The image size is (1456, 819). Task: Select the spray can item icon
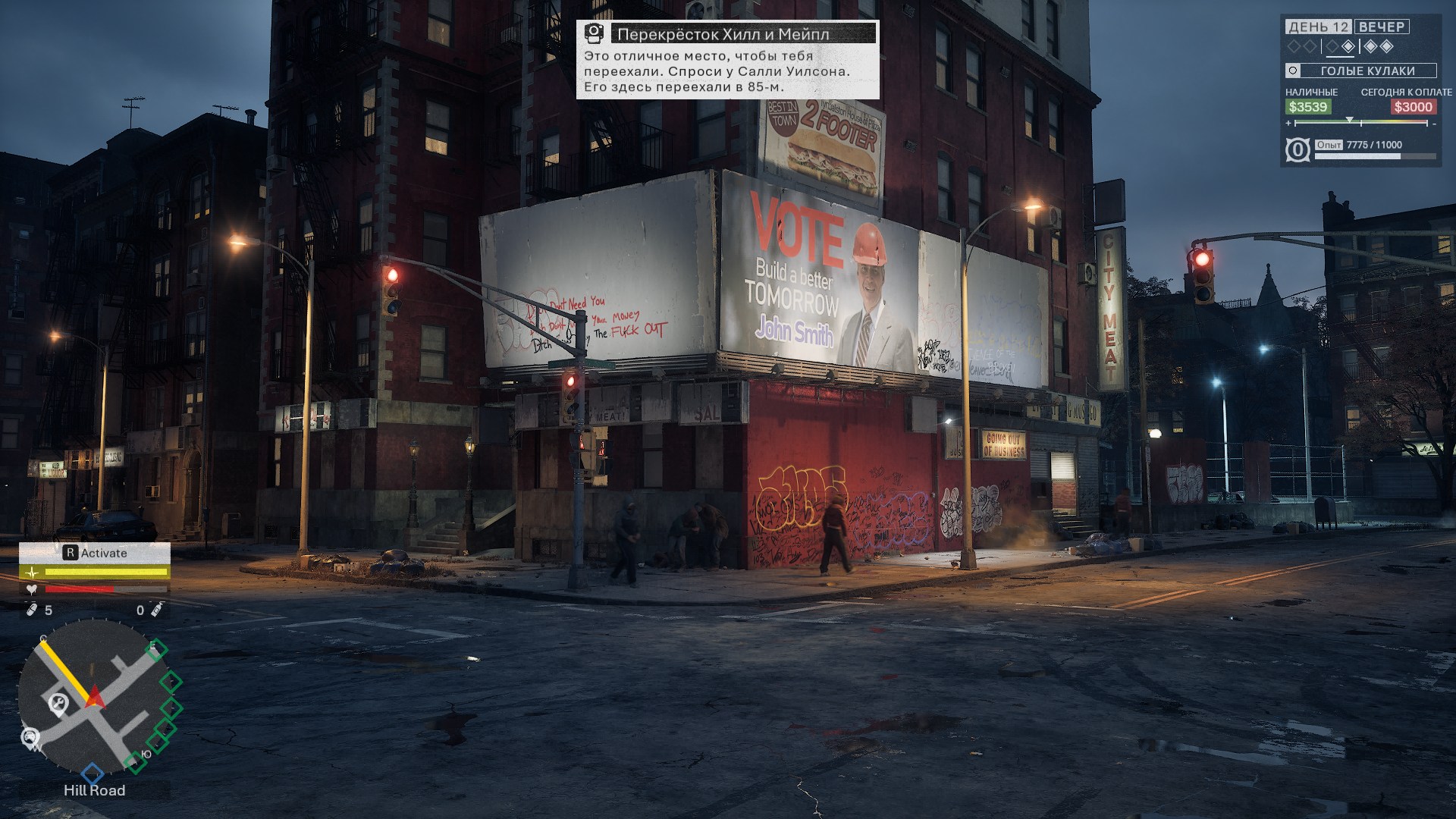[156, 610]
